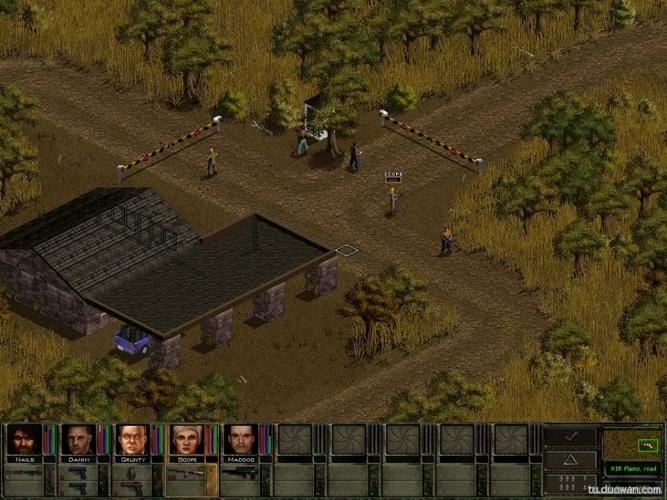Click Scope's sniper rifle slot
Image resolution: width=667 pixels, height=500 pixels.
coord(187,471)
